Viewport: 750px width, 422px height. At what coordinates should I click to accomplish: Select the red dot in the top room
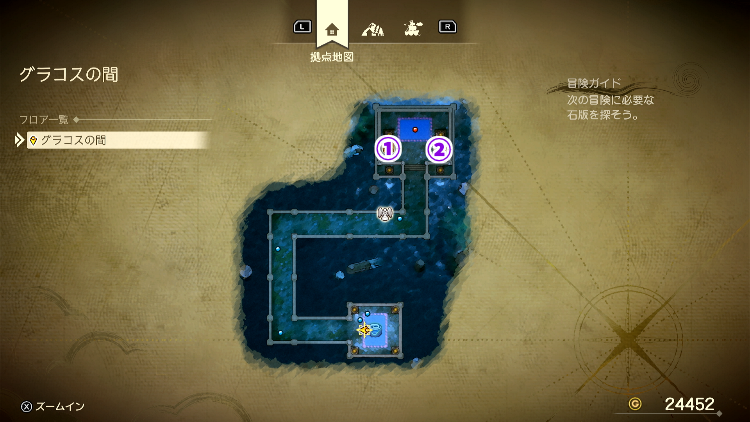415,128
